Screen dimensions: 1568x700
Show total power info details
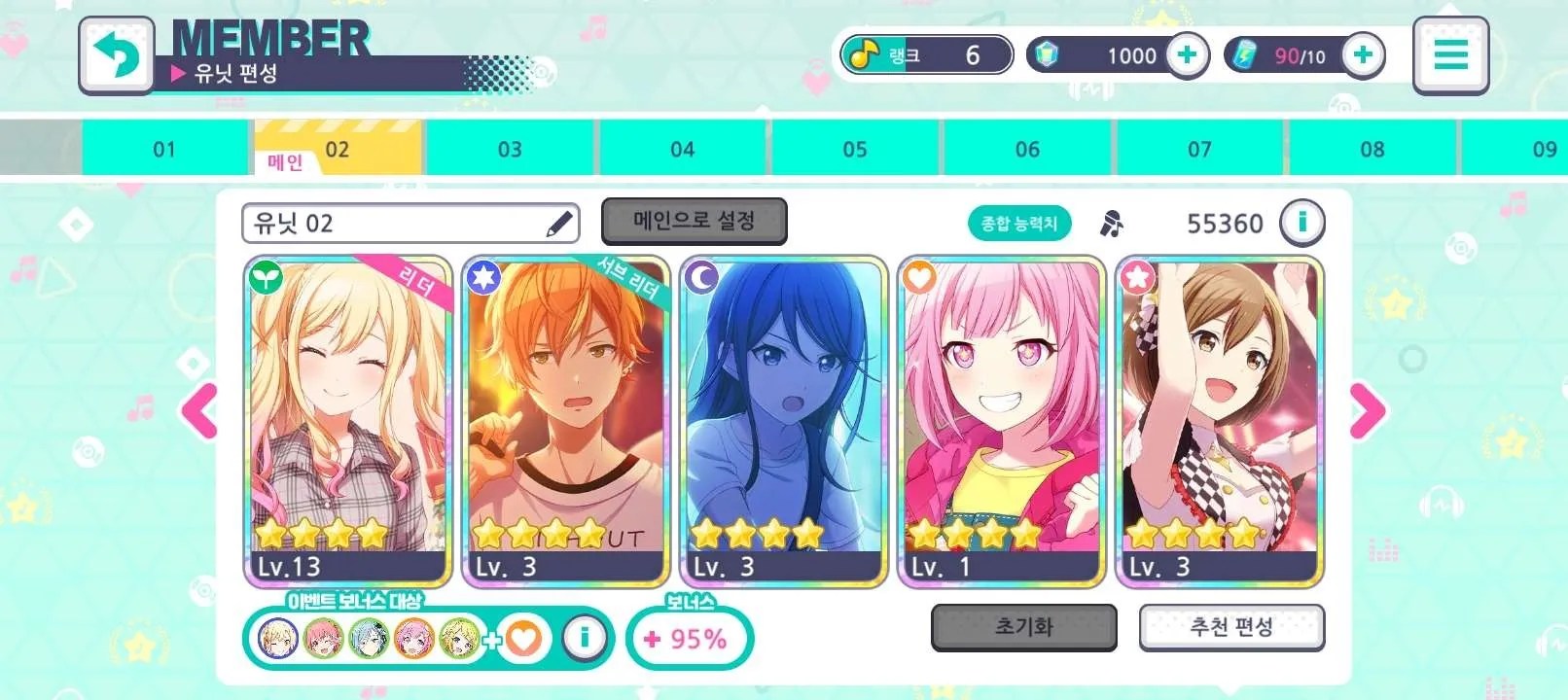click(1301, 224)
